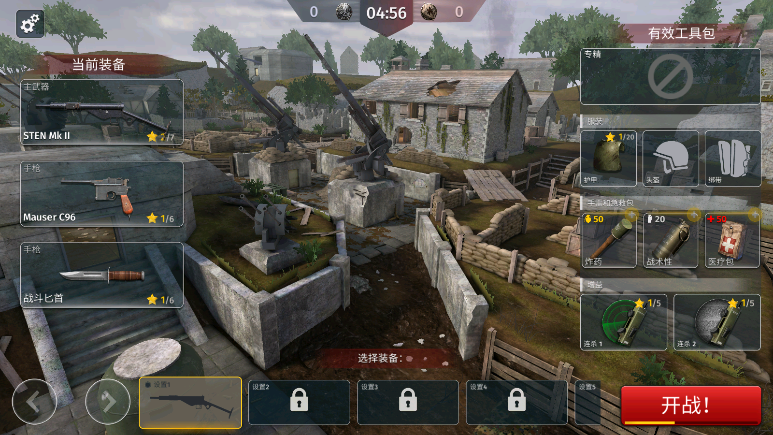
Task: Go to next loadout with right arrow
Action: [107, 403]
